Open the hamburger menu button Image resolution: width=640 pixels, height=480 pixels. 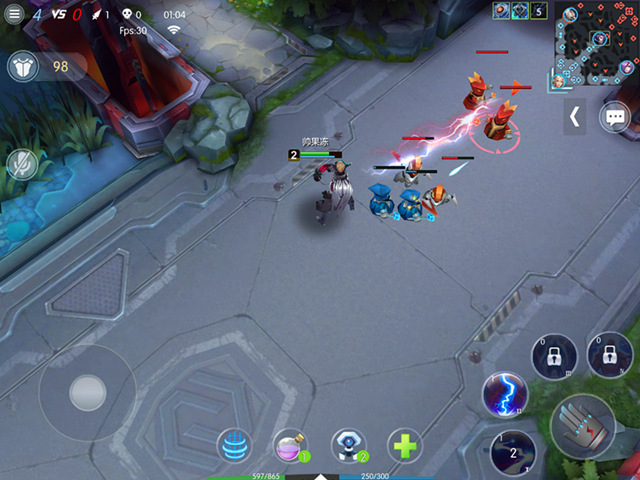click(x=14, y=15)
